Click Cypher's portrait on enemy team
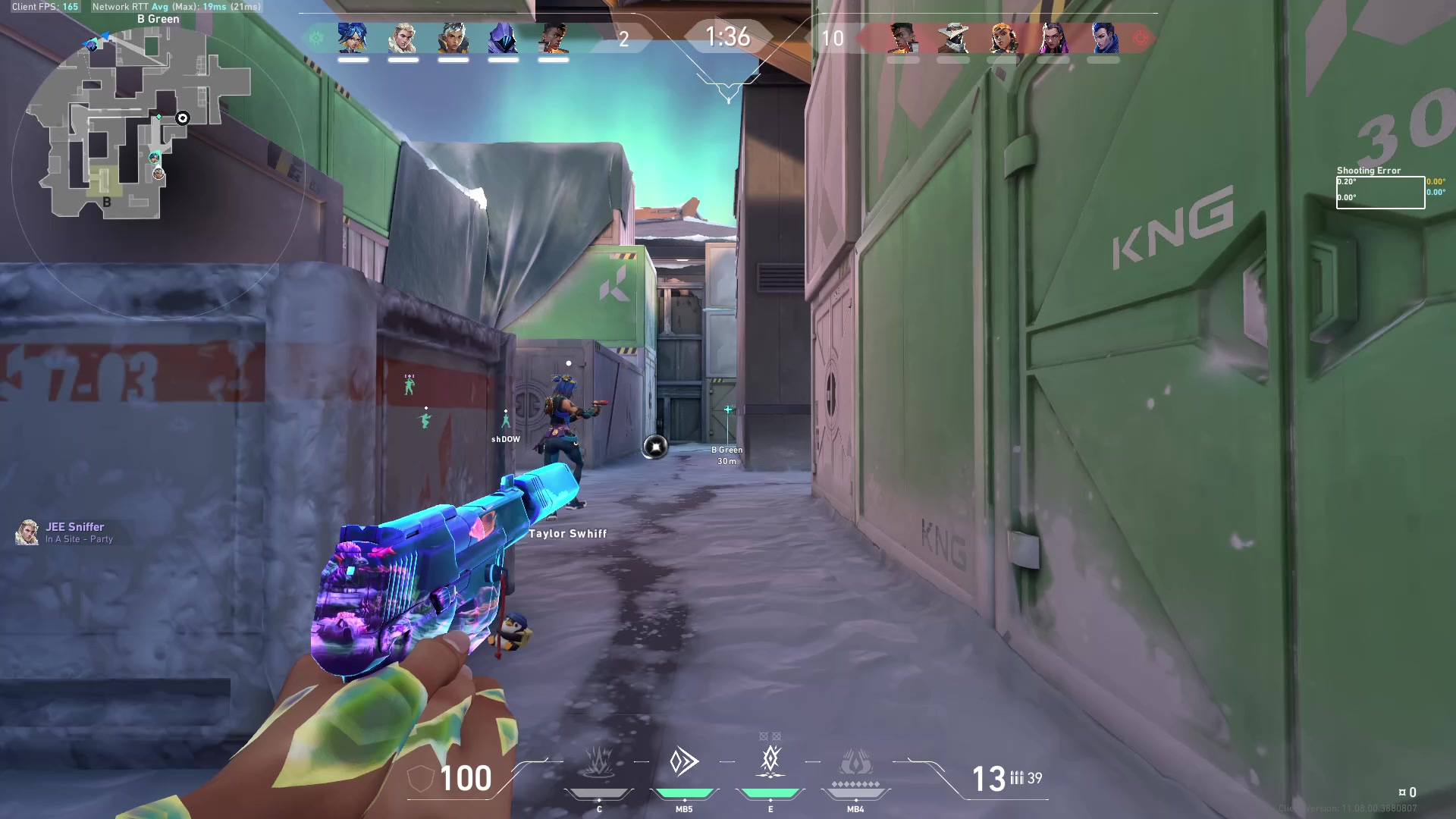This screenshot has height=819, width=1456. [x=954, y=38]
